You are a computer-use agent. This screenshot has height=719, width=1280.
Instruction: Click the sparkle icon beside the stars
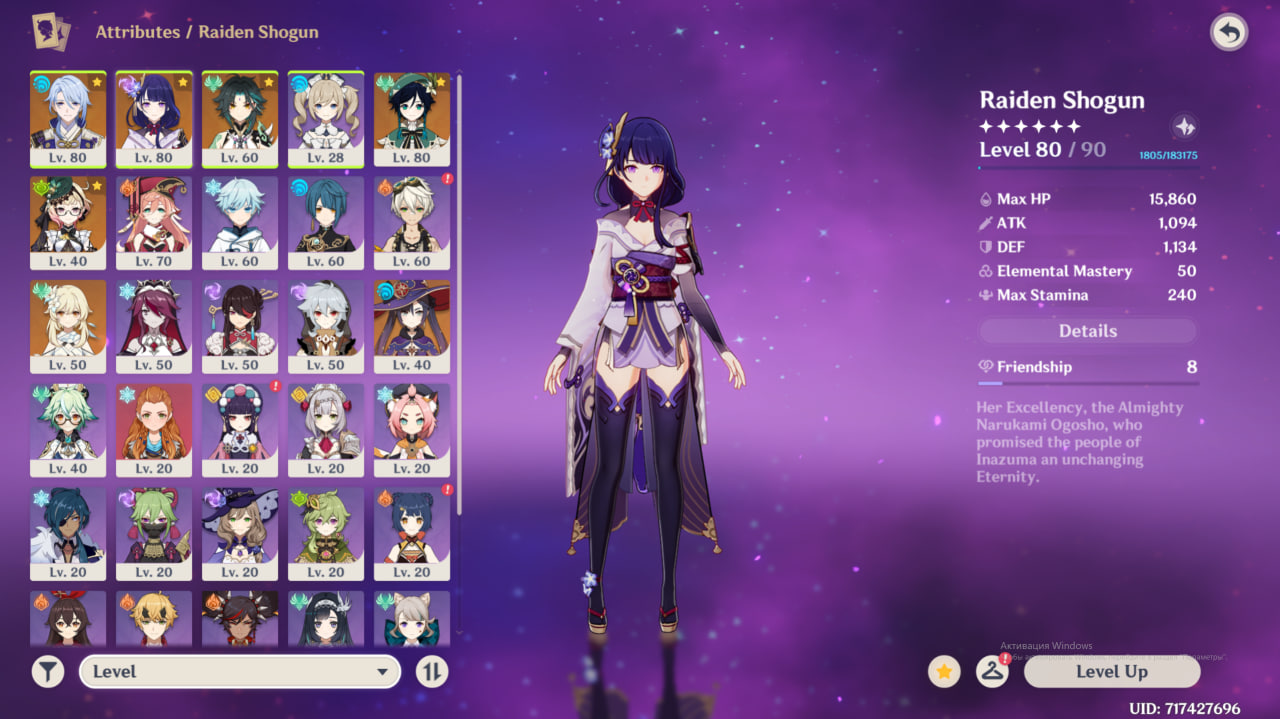tap(1184, 127)
